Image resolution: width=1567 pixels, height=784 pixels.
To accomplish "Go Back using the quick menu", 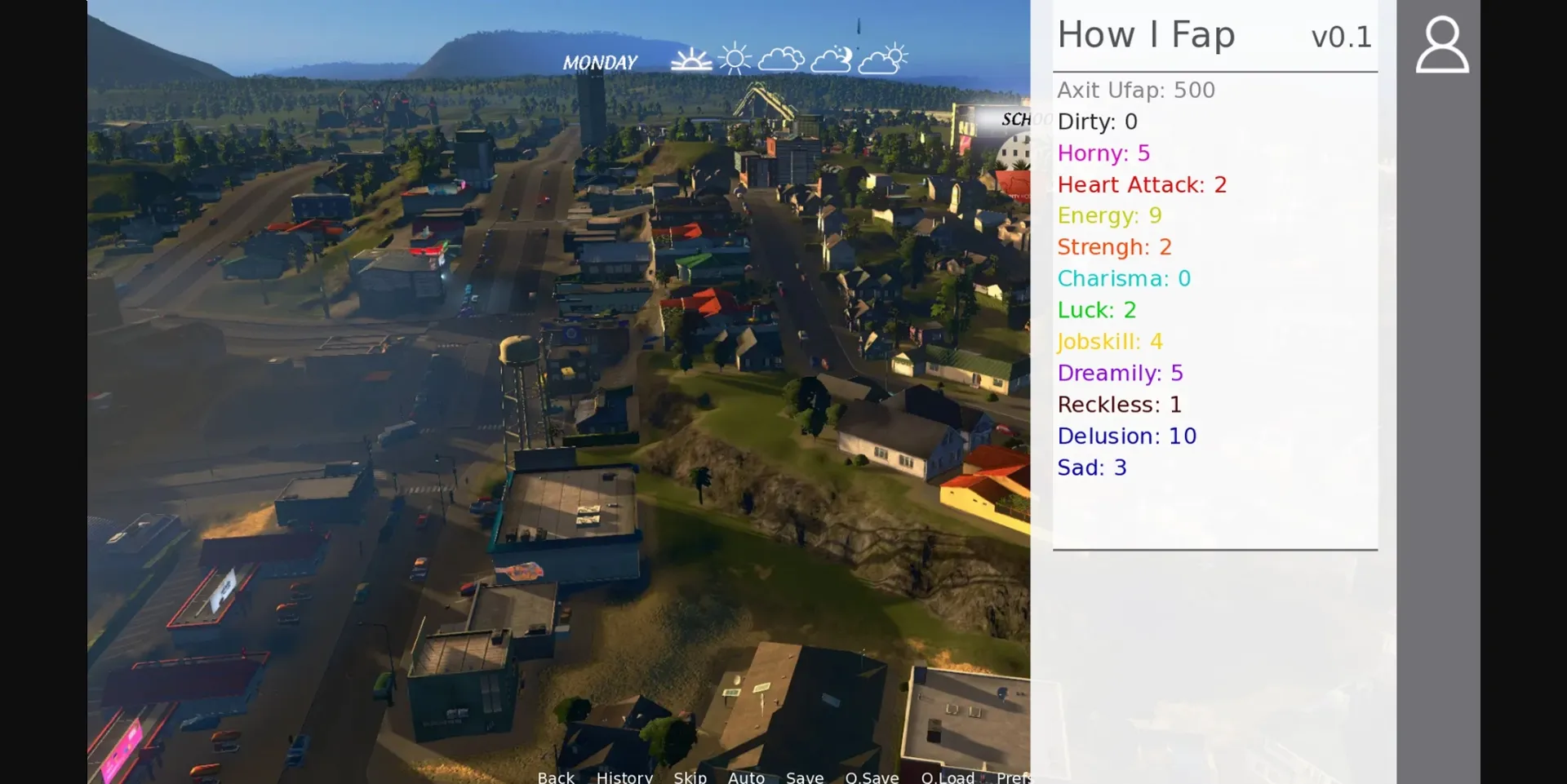I will pos(556,777).
